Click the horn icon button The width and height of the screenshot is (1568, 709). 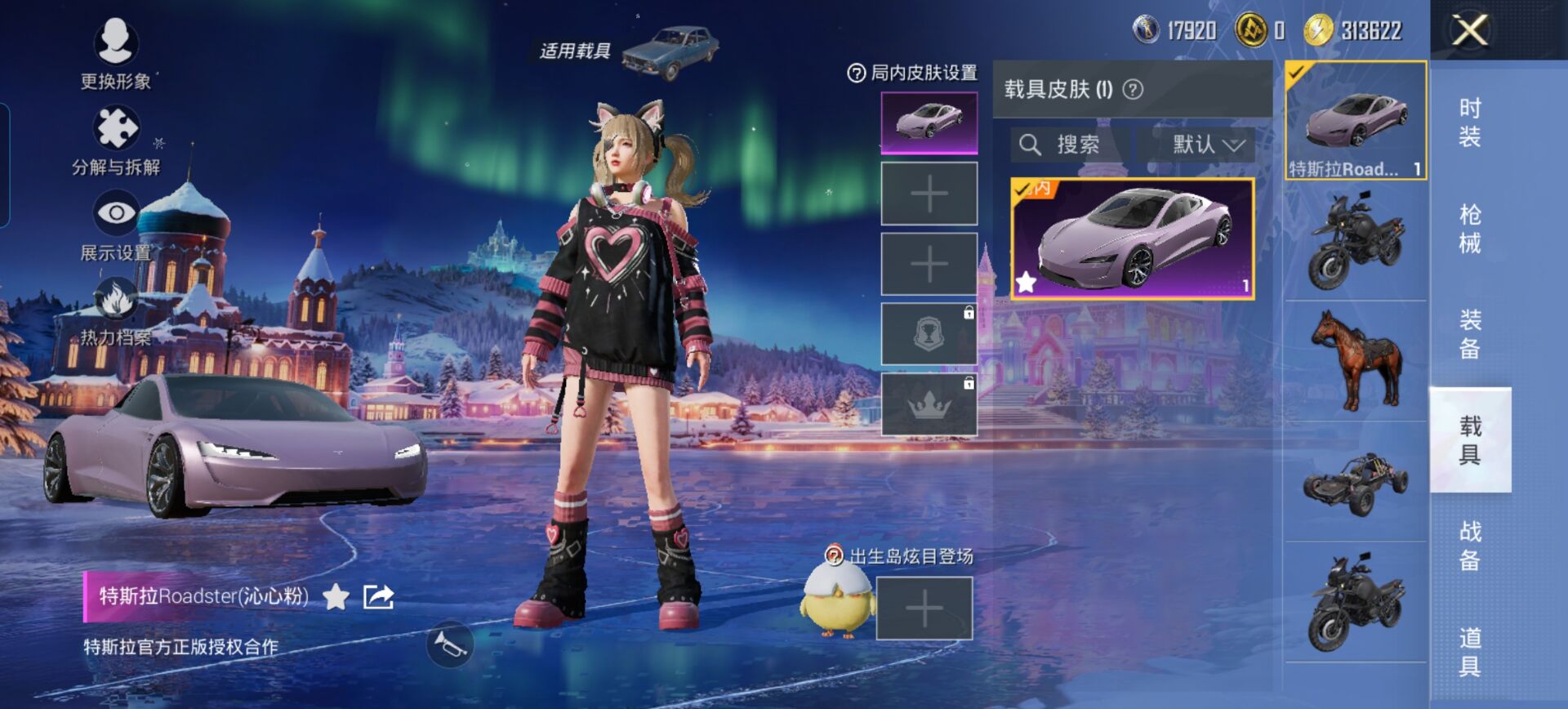[450, 644]
